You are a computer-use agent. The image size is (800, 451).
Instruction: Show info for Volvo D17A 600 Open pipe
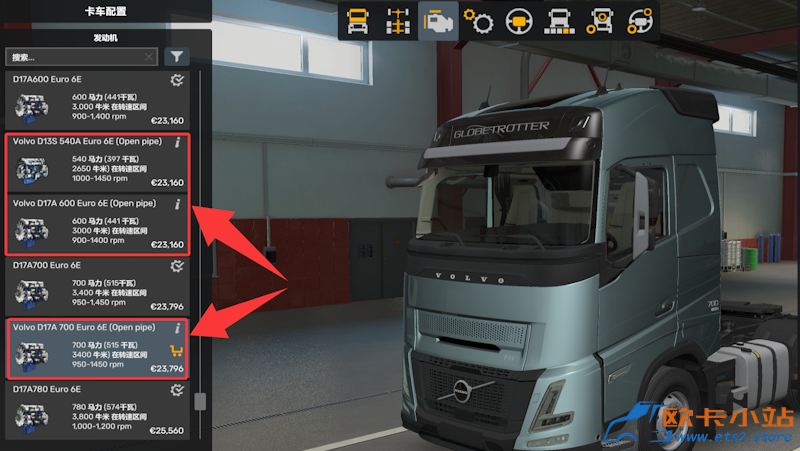tap(178, 204)
